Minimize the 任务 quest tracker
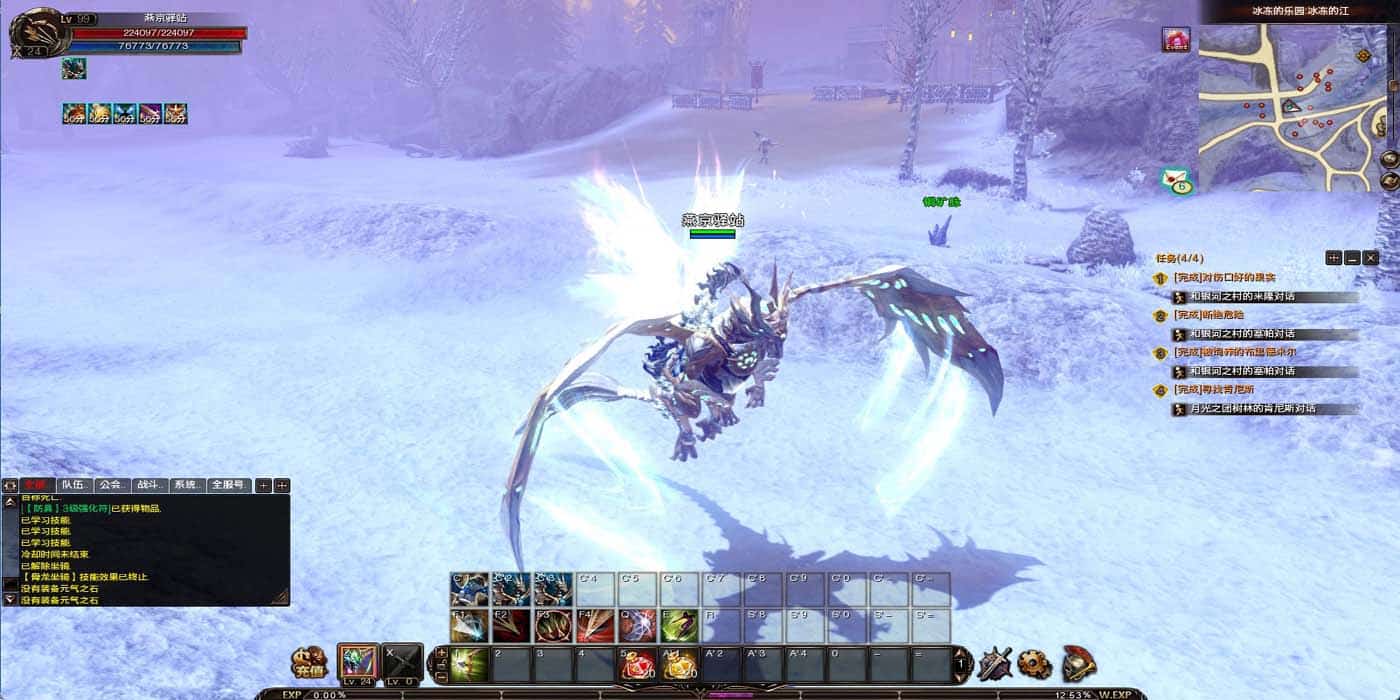 click(x=1352, y=258)
